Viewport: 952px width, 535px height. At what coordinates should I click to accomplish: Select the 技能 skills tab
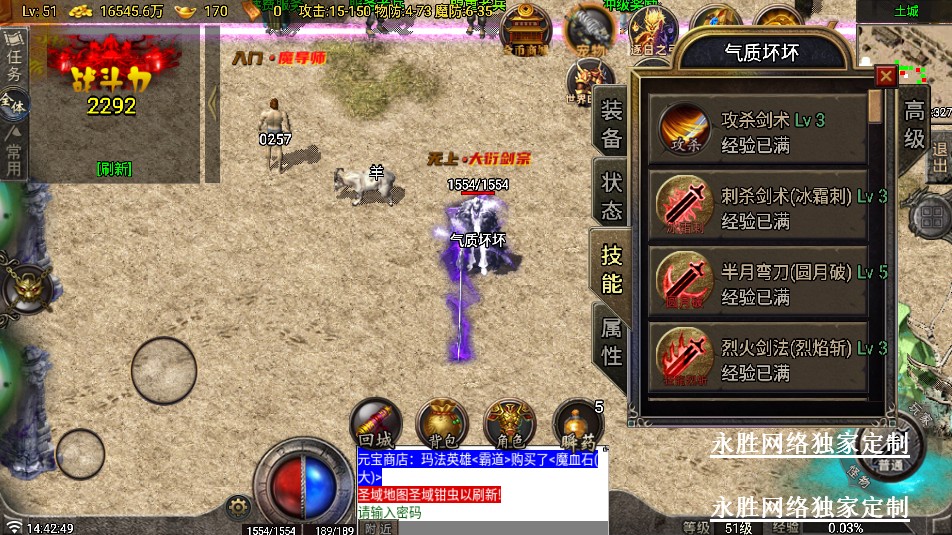pyautogui.click(x=611, y=268)
